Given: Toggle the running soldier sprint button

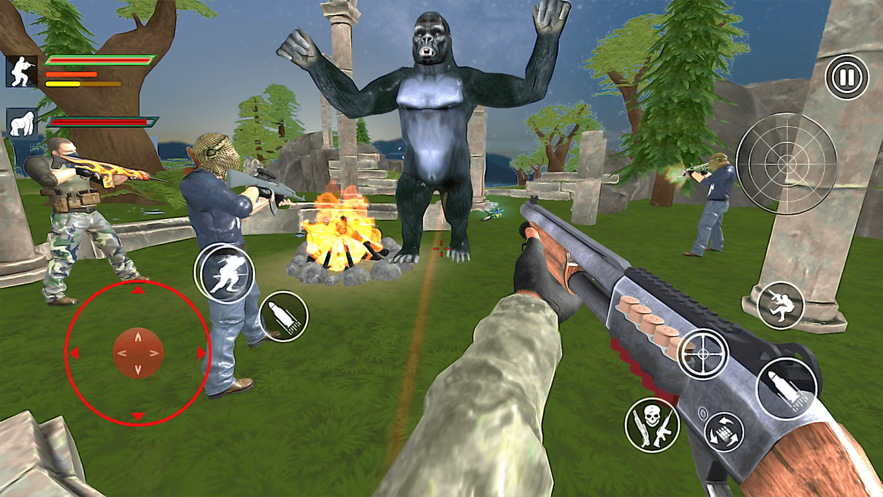Looking at the screenshot, I should tap(225, 273).
